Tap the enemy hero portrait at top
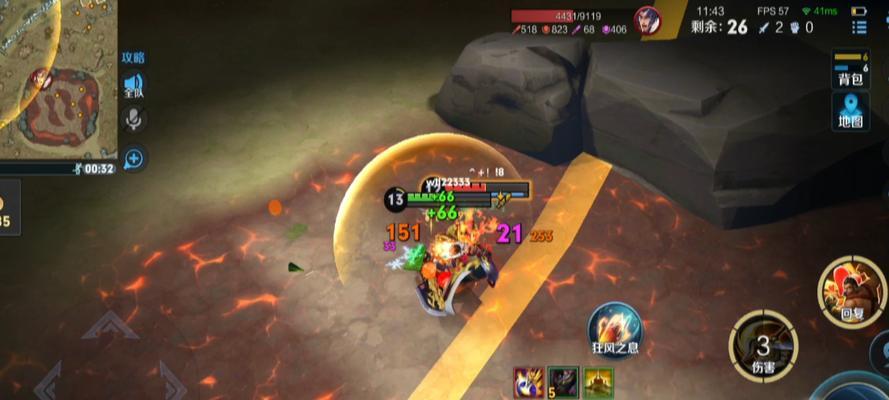The height and width of the screenshot is (400, 889). click(x=649, y=20)
